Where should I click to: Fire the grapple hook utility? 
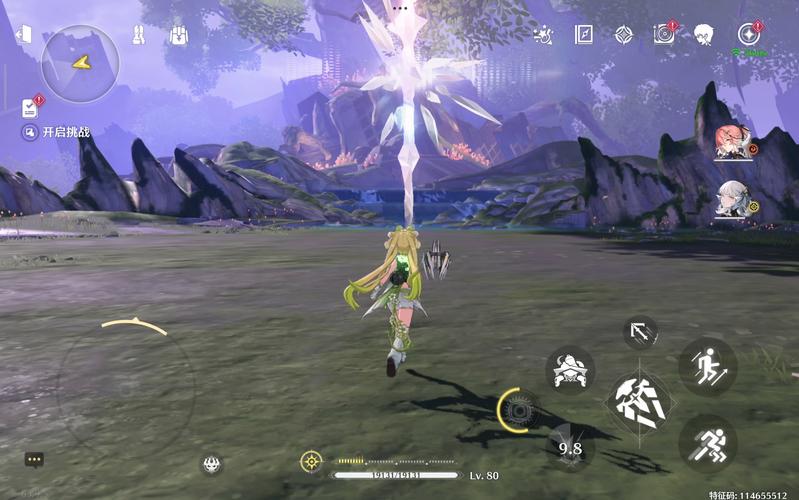640,332
